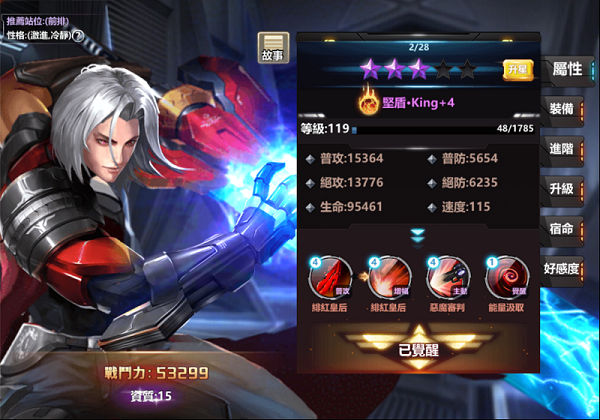Open the 裝備 equipment tab
Viewport: 600px width, 420px height.
pos(561,109)
